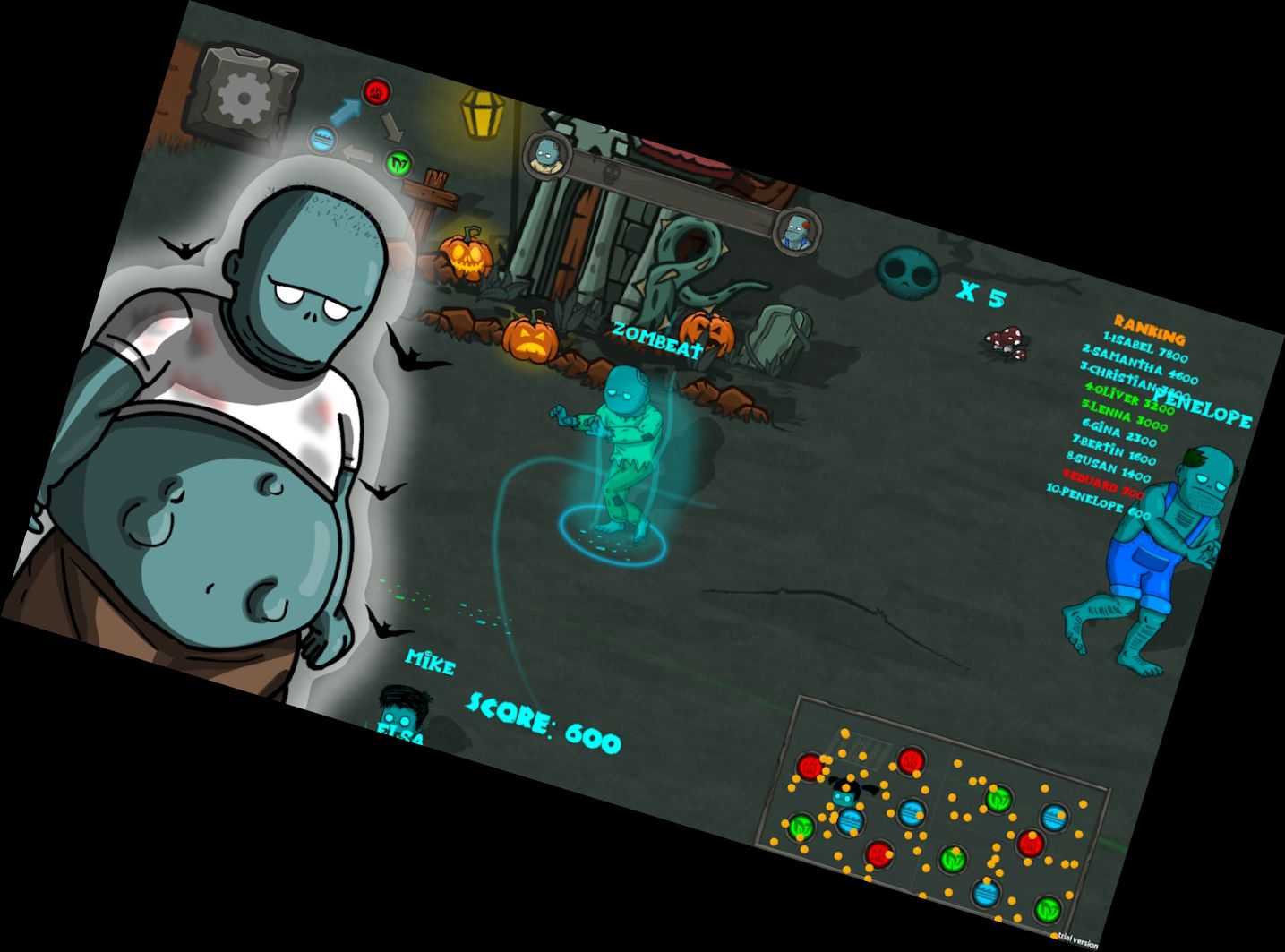Expand the gray arrow pointing left toward water
This screenshot has width=1285, height=952.
(356, 152)
